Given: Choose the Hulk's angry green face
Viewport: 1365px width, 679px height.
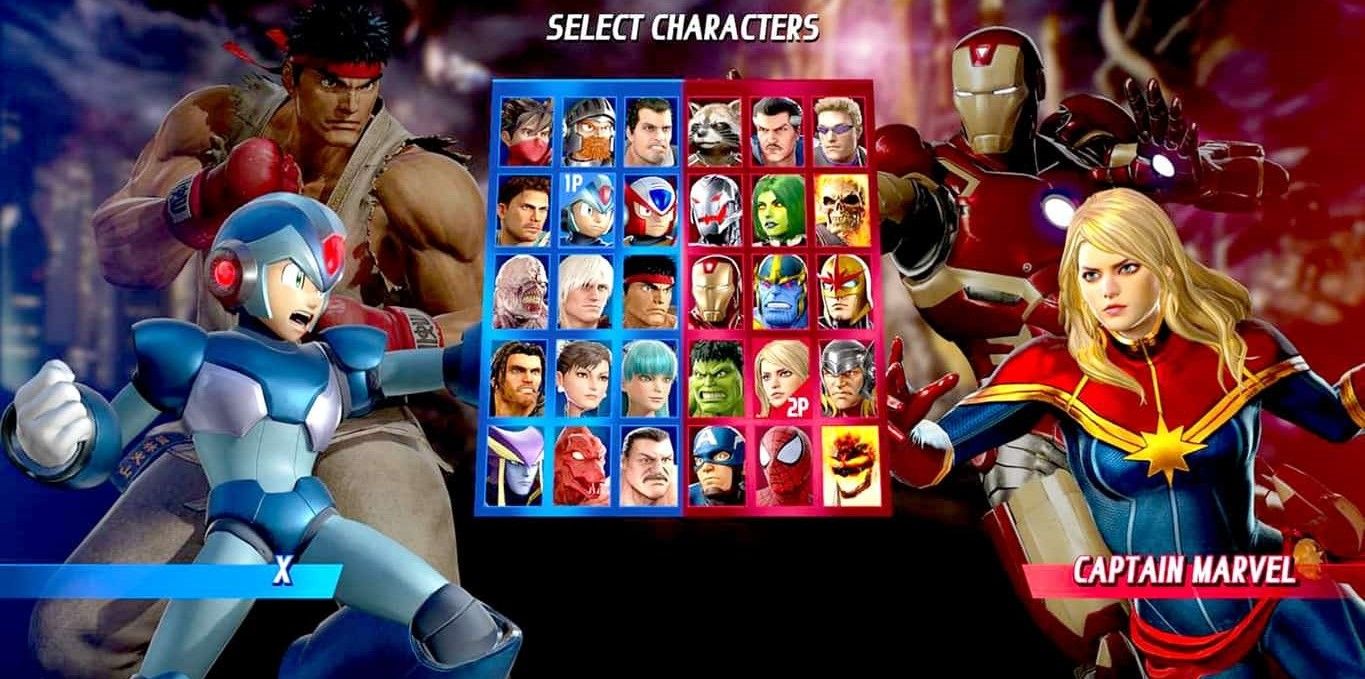Looking at the screenshot, I should [x=716, y=378].
